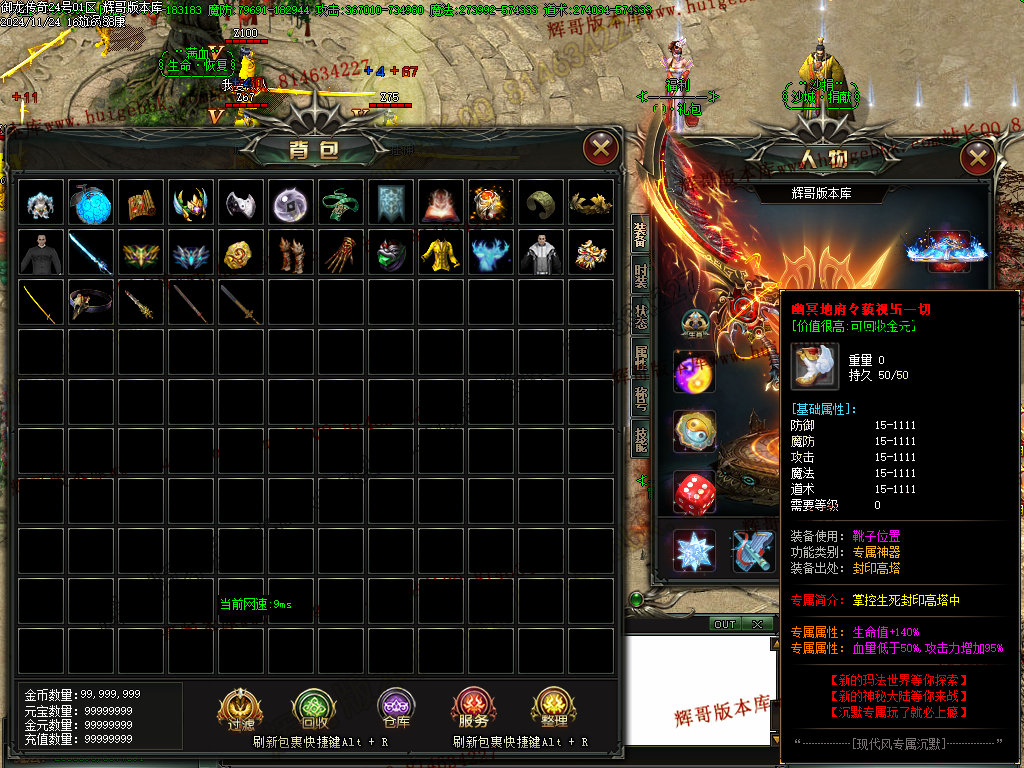This screenshot has width=1024, height=768.
Task: Pick the yellow robe in the bag
Action: pyautogui.click(x=442, y=253)
